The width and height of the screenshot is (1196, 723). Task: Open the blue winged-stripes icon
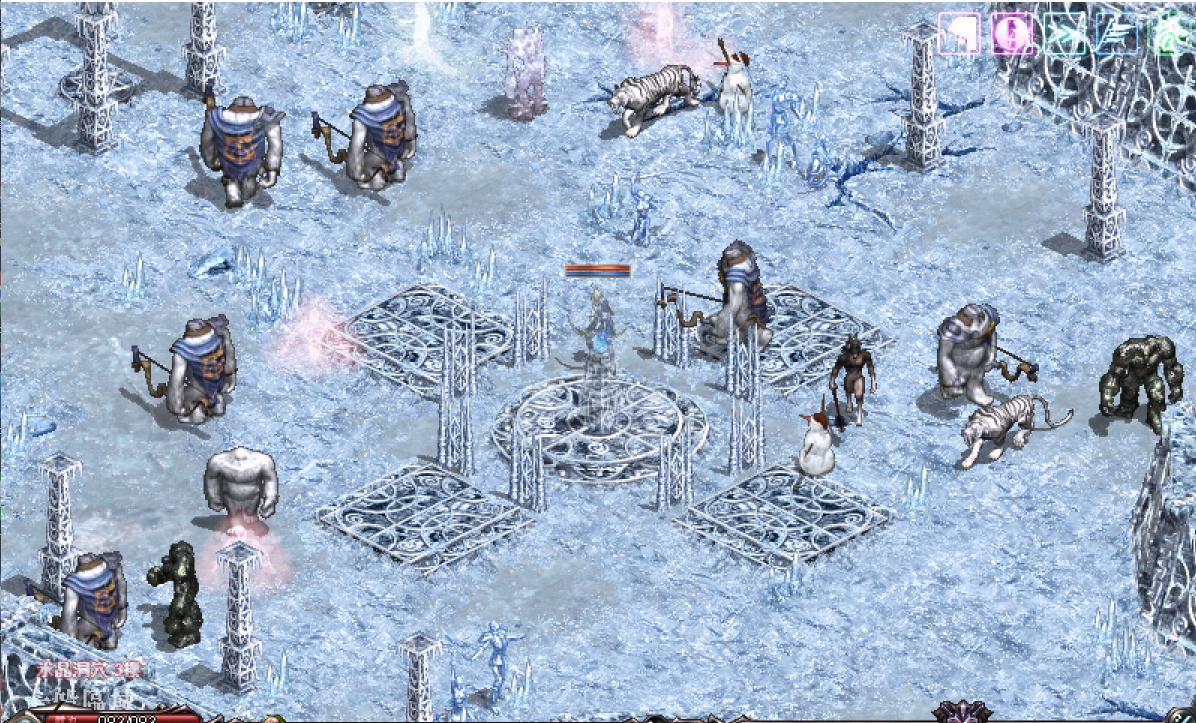click(x=1116, y=34)
